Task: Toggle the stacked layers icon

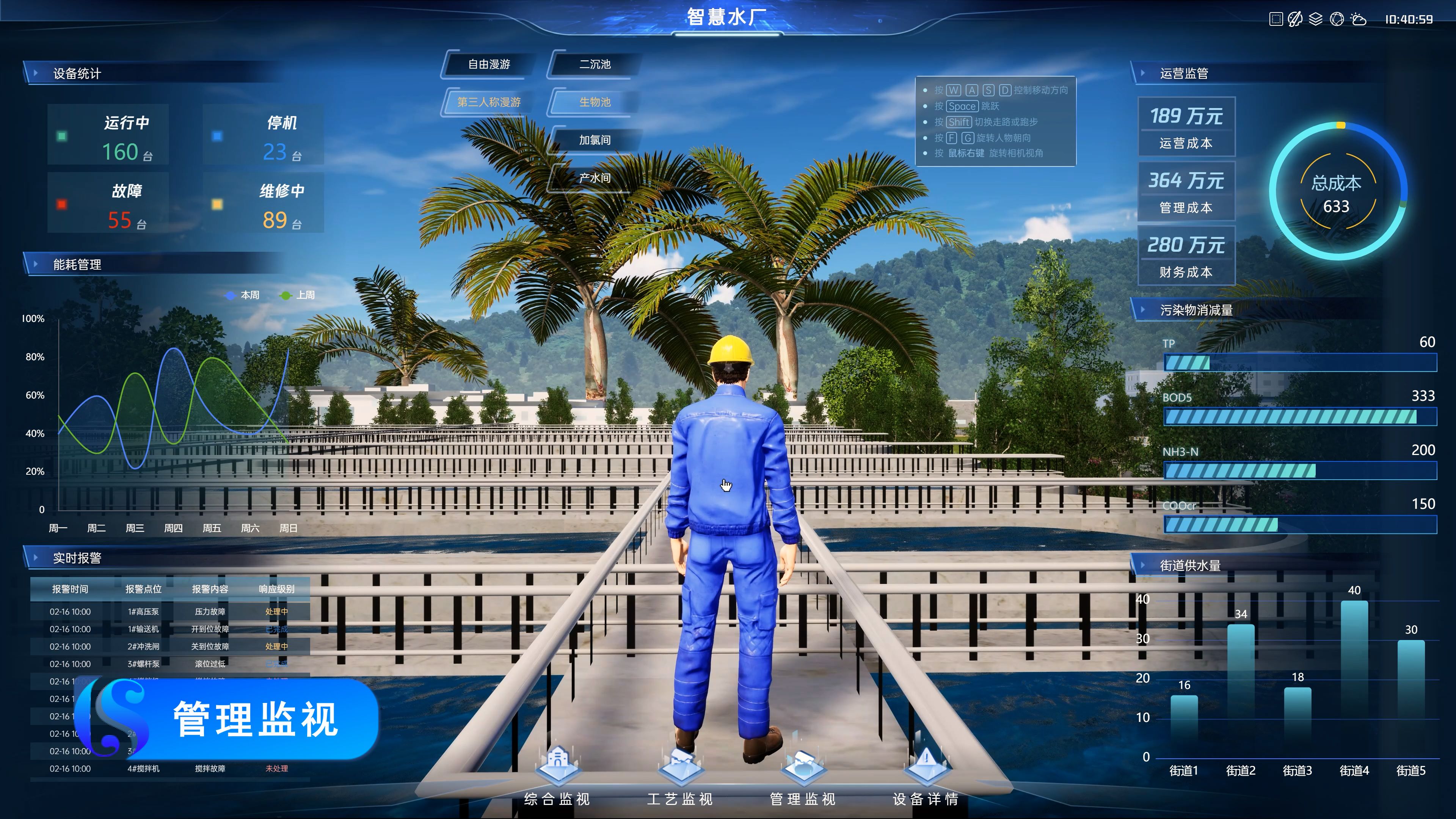Action: [1316, 19]
